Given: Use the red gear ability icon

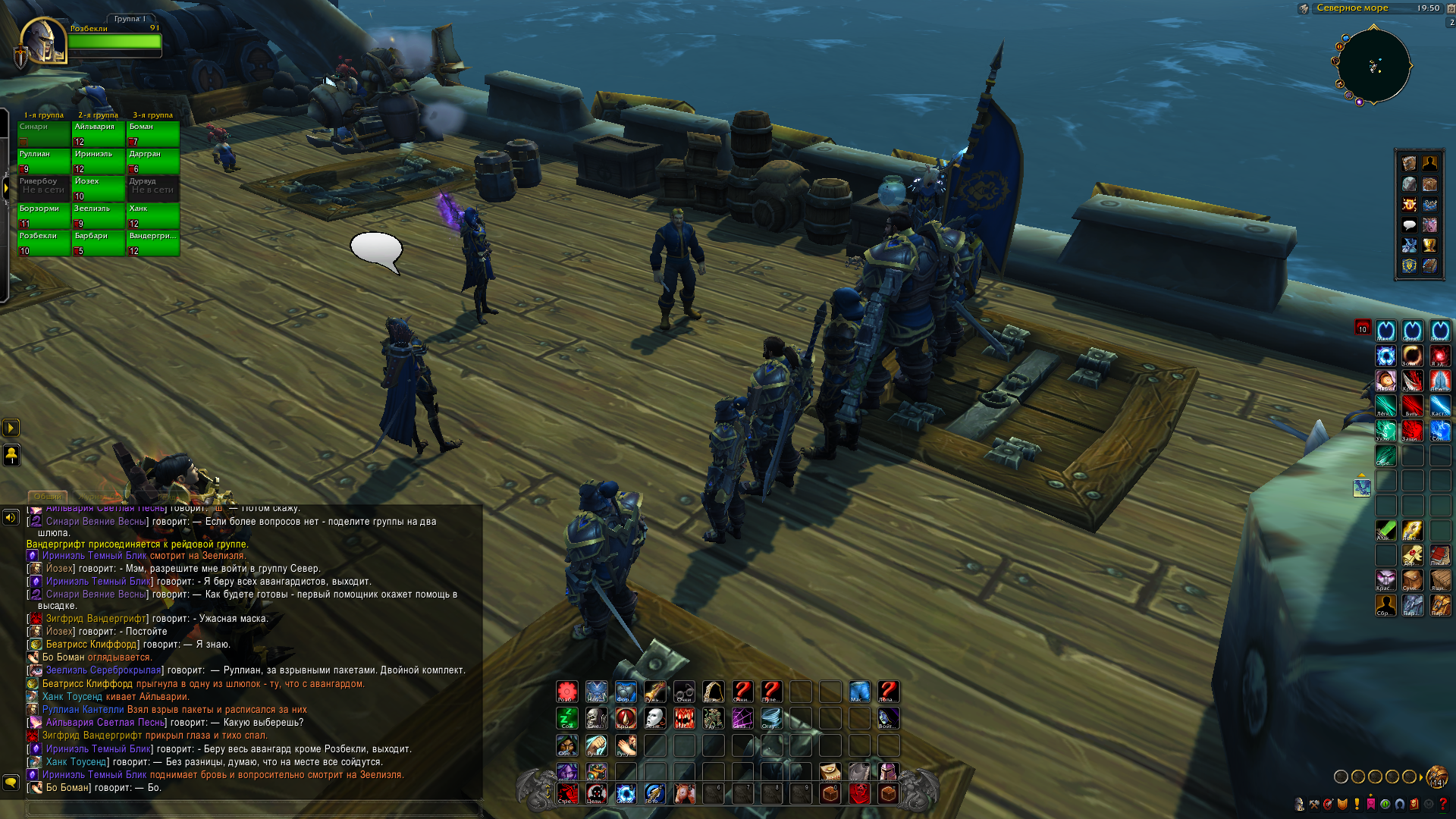Looking at the screenshot, I should (567, 691).
